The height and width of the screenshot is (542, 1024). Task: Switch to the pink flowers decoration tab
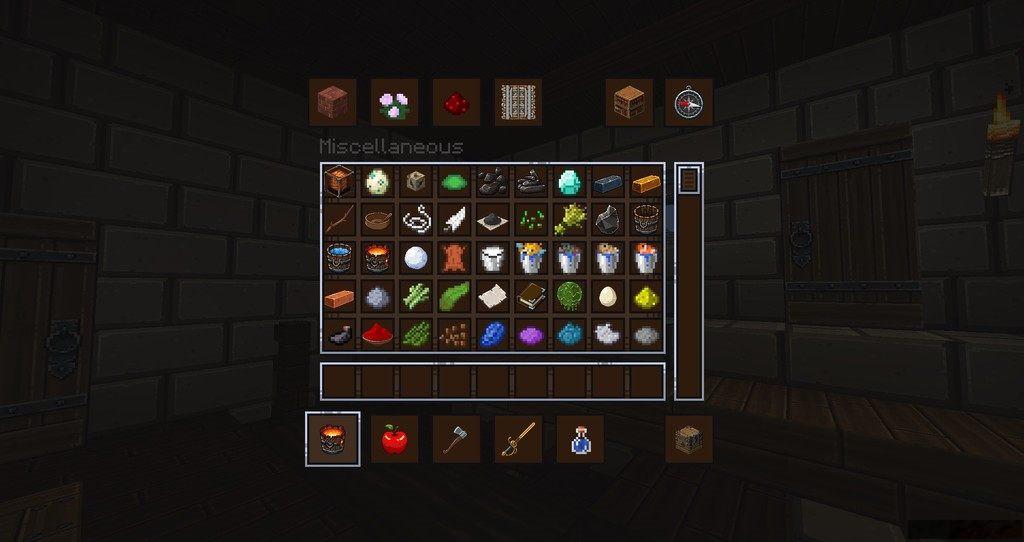coord(394,102)
